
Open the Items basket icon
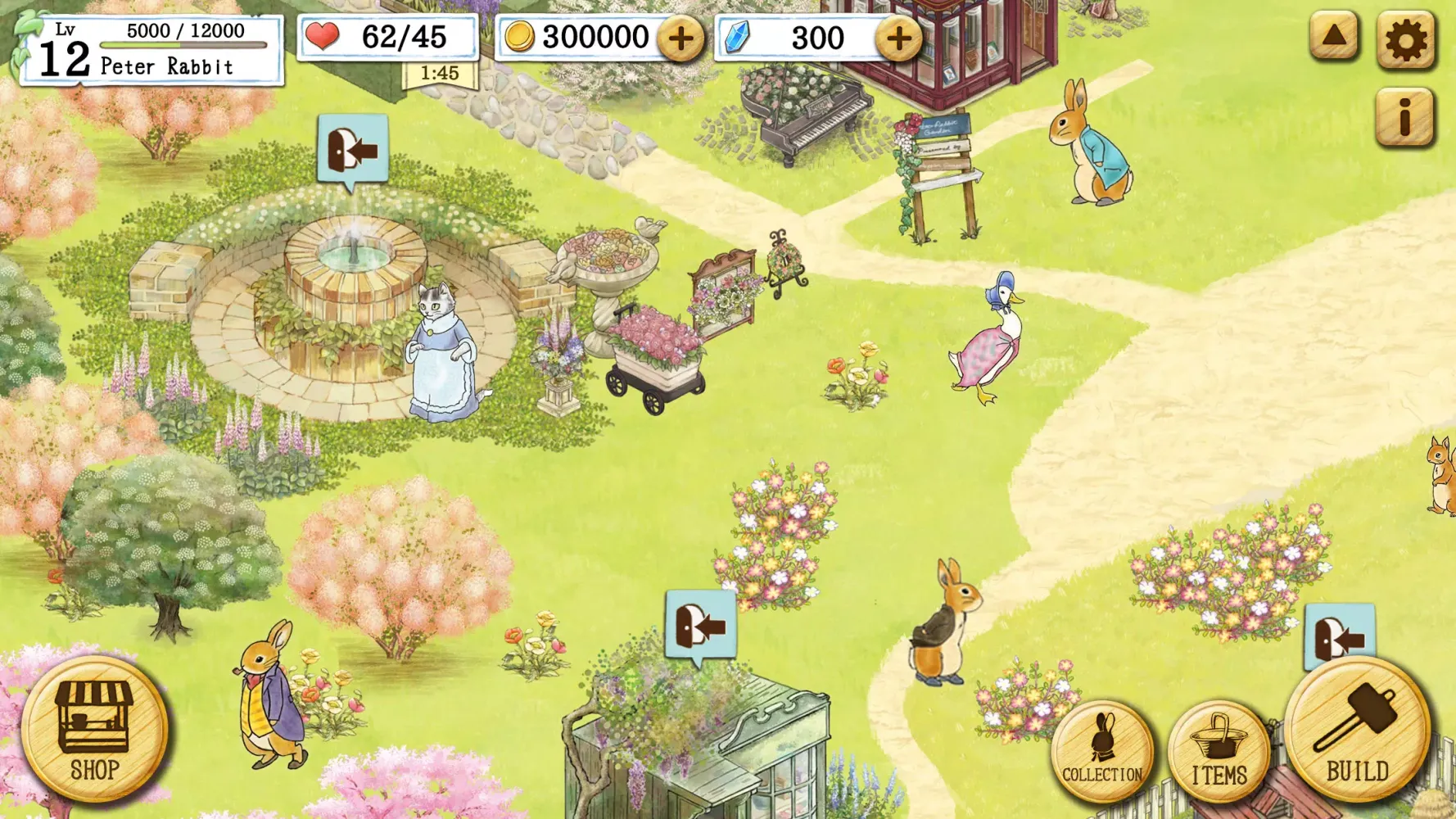coord(1219,749)
